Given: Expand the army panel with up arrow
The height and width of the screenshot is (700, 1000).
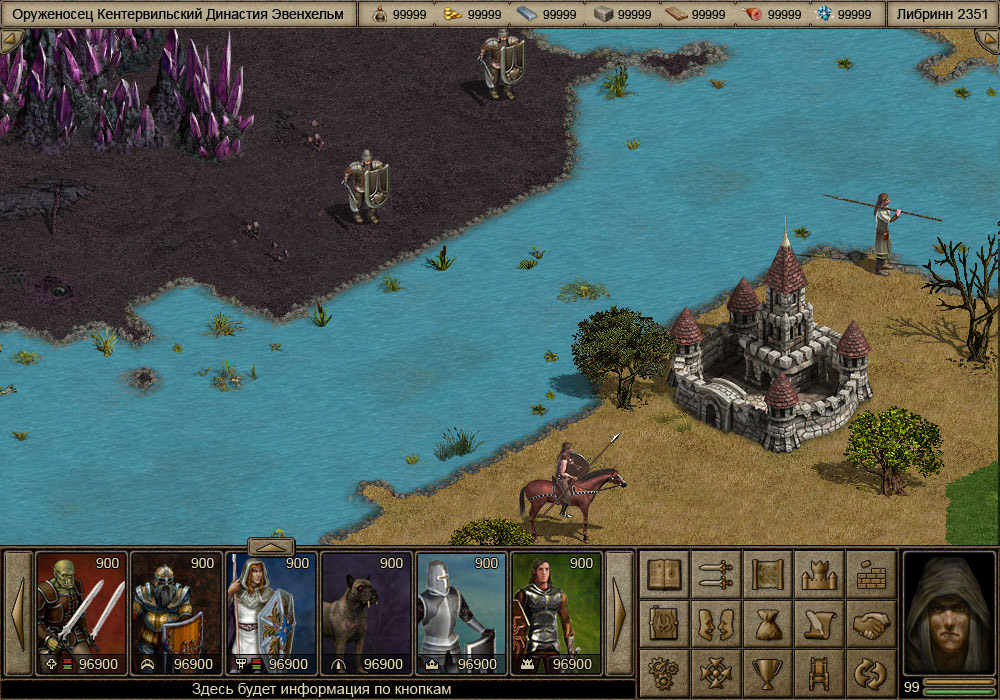Looking at the screenshot, I should click(x=270, y=546).
